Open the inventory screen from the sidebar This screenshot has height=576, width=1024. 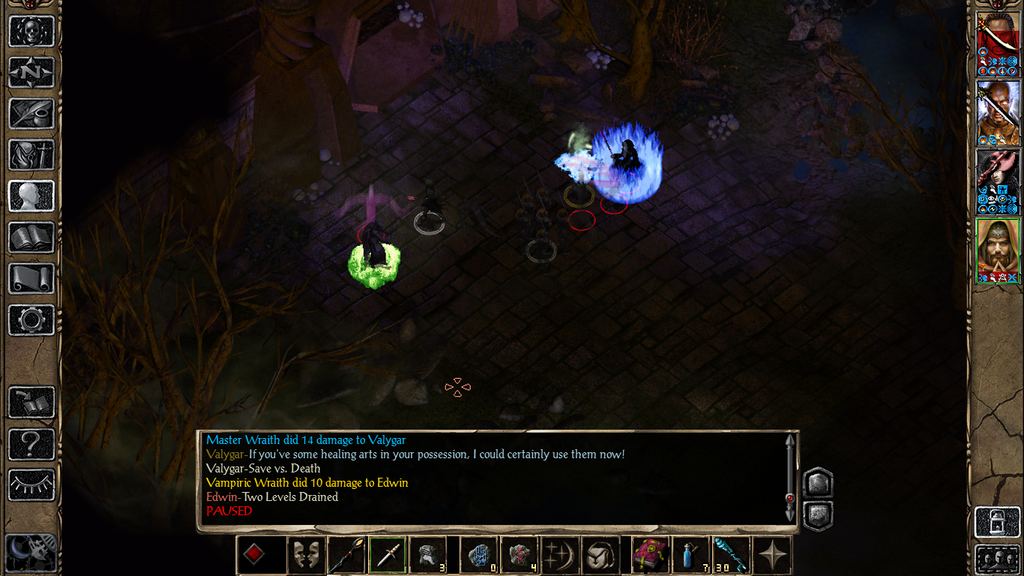31,155
